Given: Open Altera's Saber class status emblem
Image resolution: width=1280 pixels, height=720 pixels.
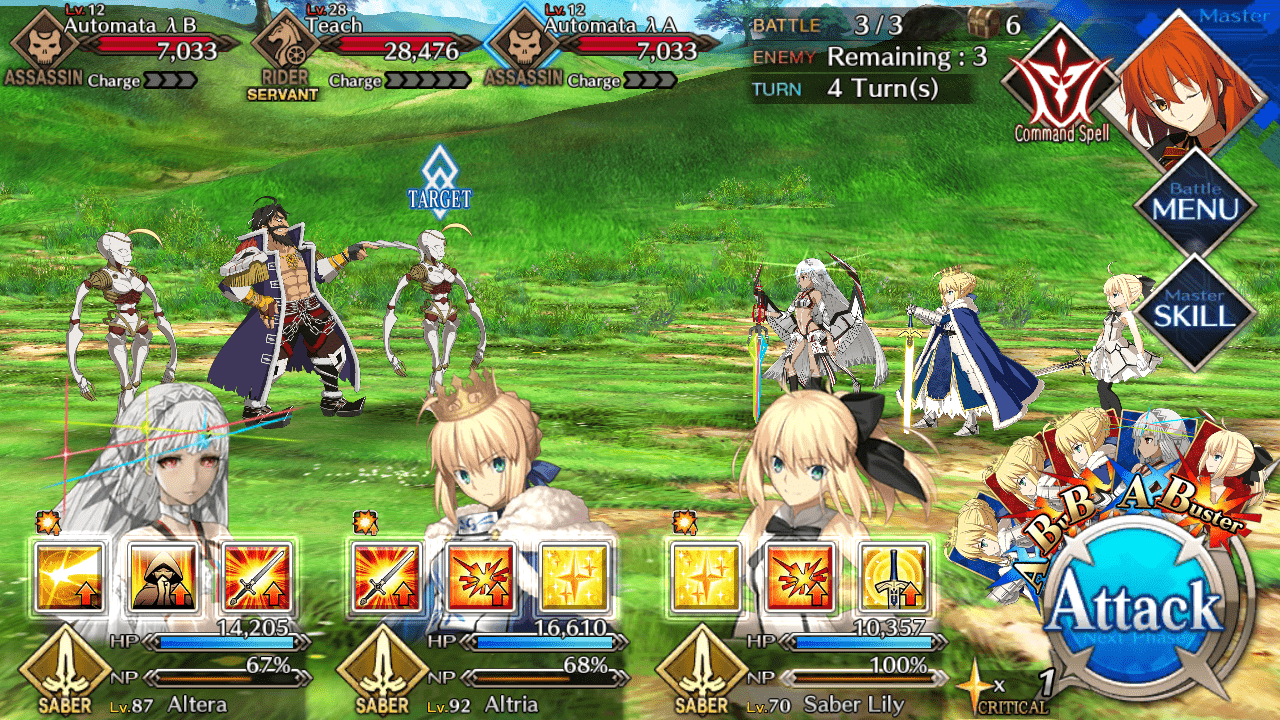Looking at the screenshot, I should pos(64,669).
